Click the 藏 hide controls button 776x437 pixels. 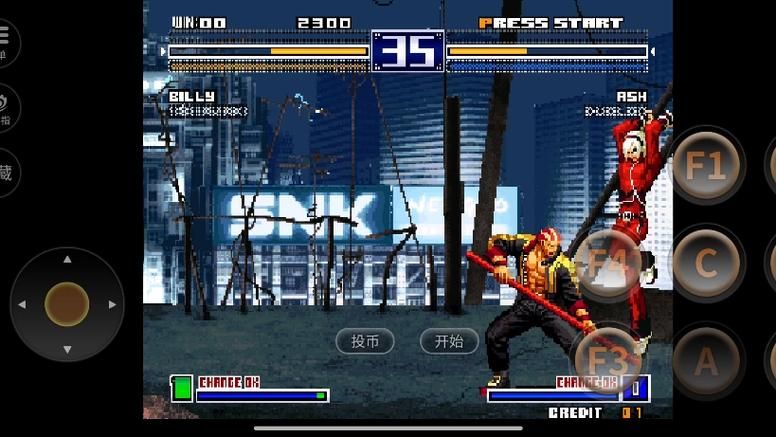coord(5,172)
